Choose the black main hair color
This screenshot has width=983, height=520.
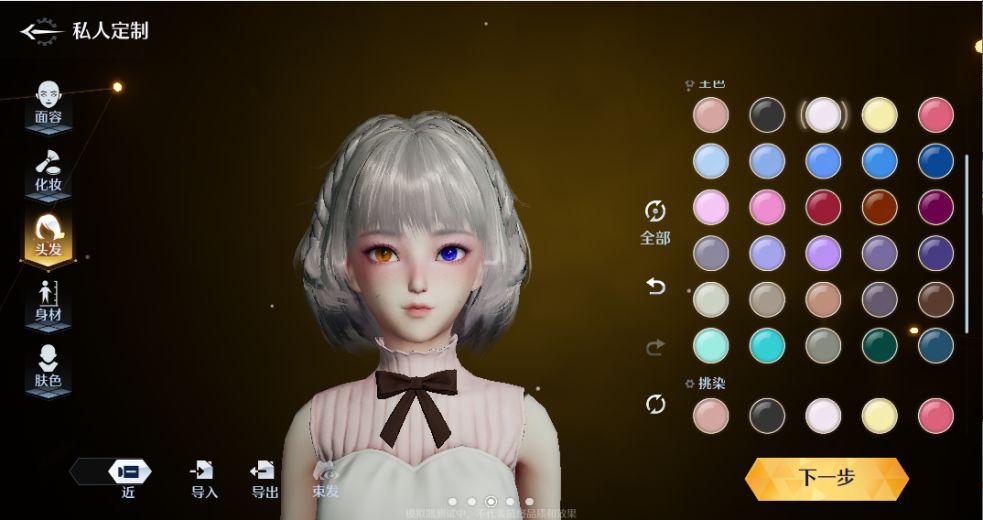(x=767, y=114)
